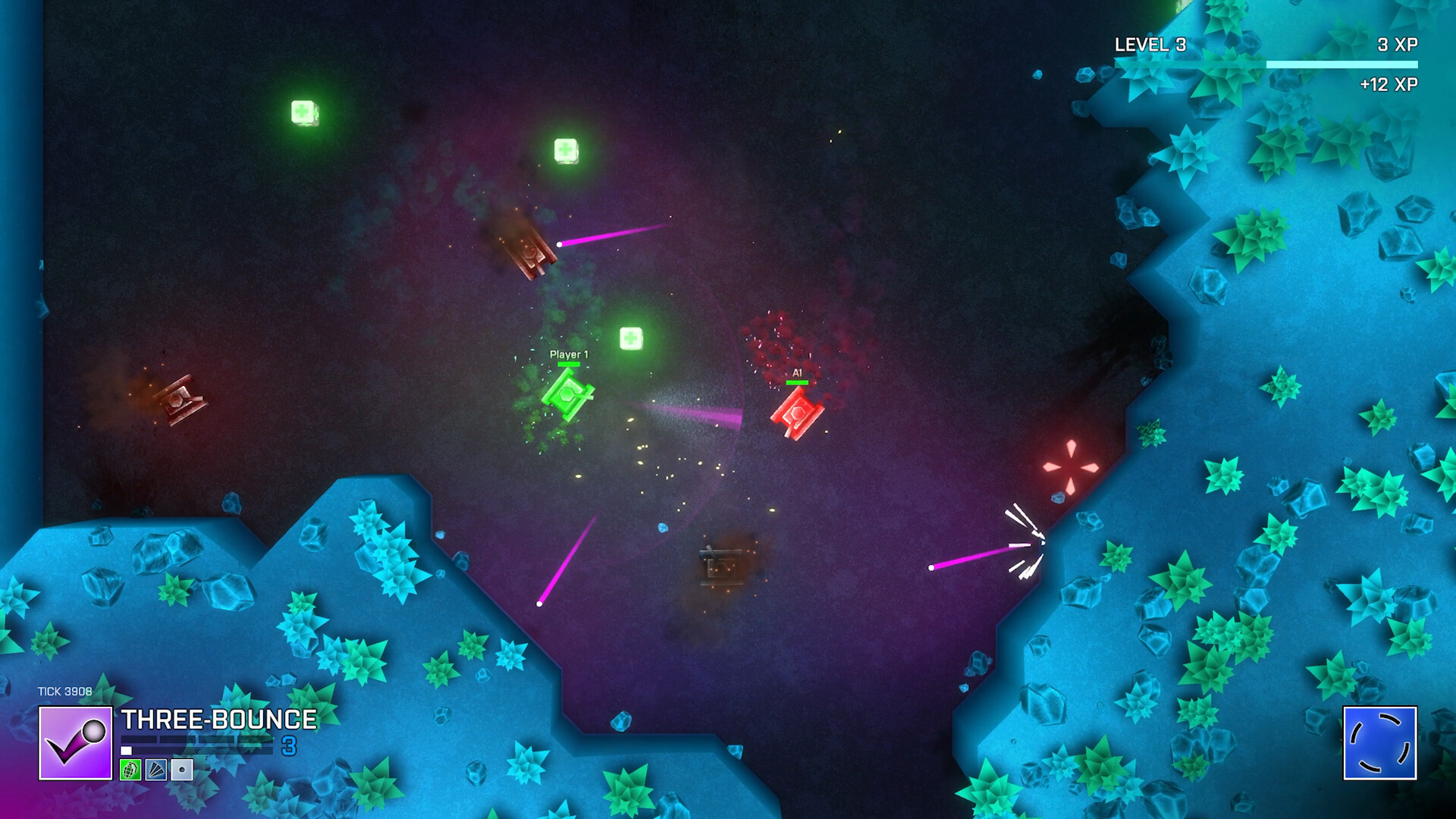Activate the blue dashed-circle ability icon
The width and height of the screenshot is (1456, 819).
(x=1379, y=743)
